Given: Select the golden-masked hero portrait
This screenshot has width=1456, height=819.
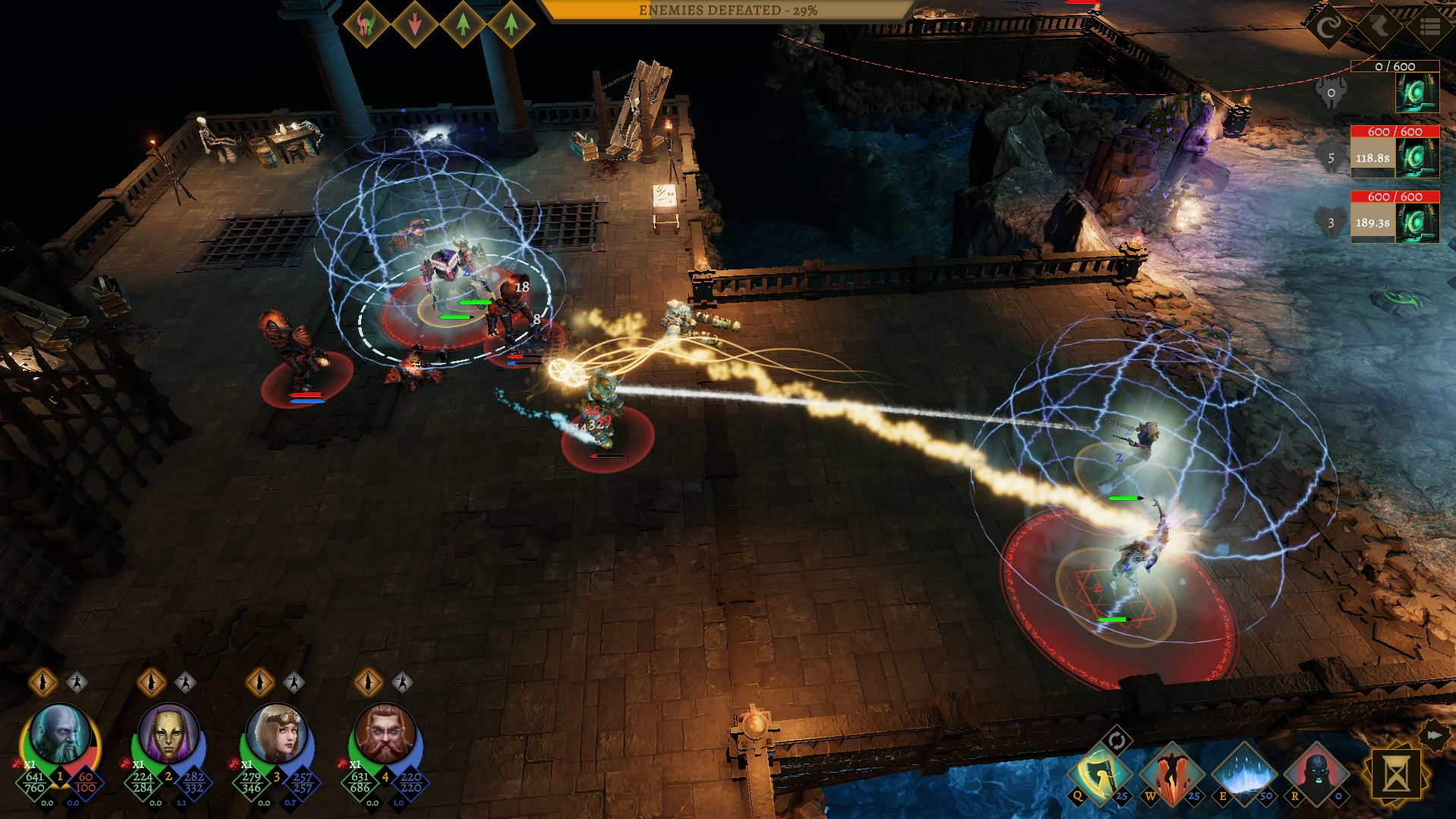Looking at the screenshot, I should coord(168,733).
